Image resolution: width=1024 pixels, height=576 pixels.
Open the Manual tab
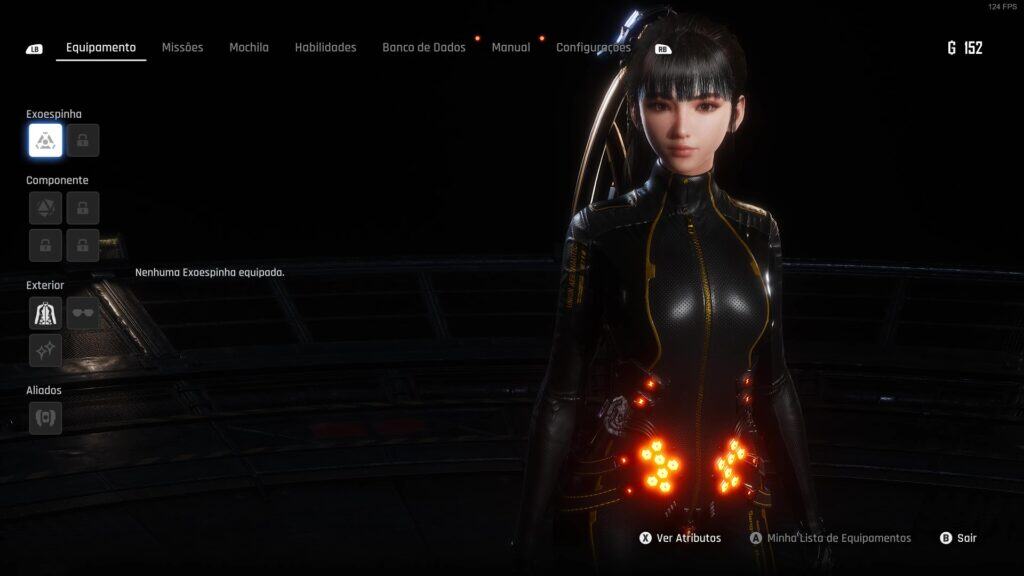(511, 47)
